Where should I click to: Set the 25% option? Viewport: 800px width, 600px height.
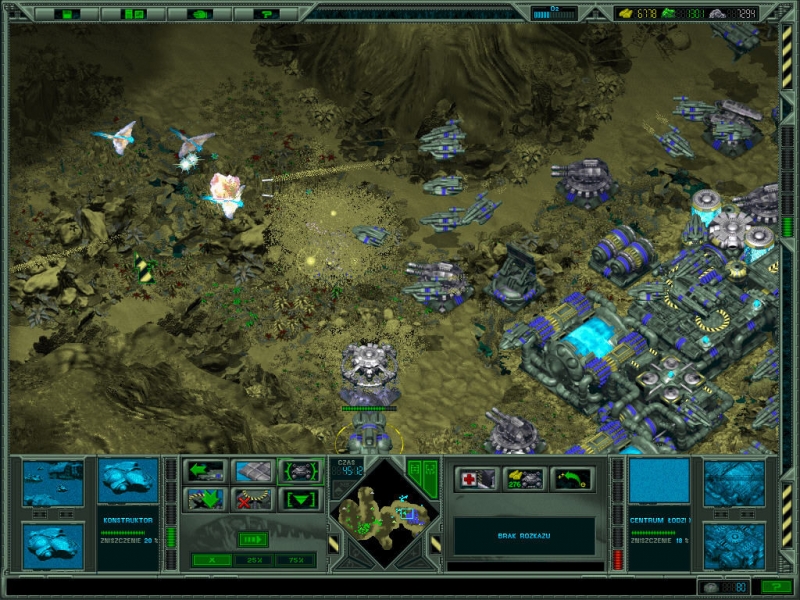253,560
